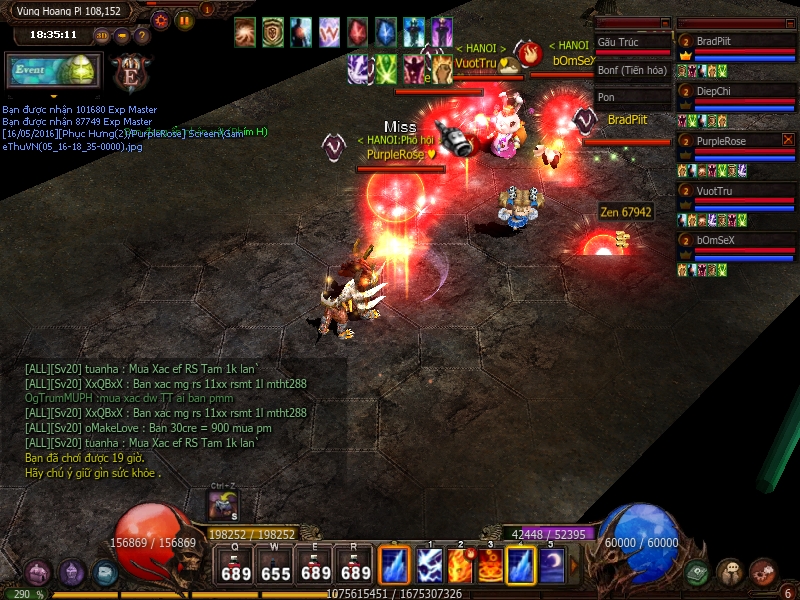Select the Bonf (Tiến hóa) entry
The height and width of the screenshot is (600, 800).
[x=630, y=70]
